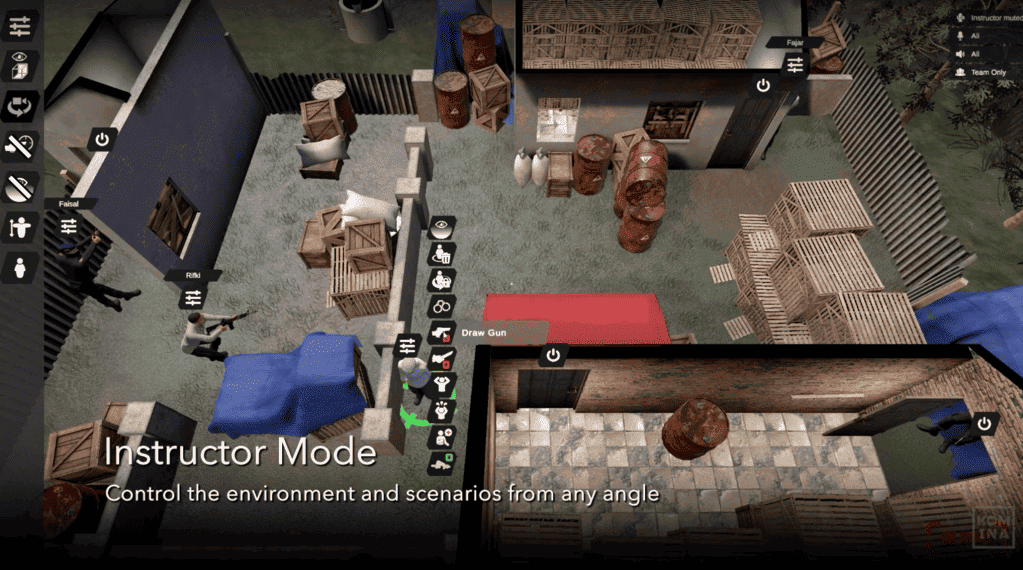Image resolution: width=1023 pixels, height=570 pixels.
Task: Open Faisal's settings sliders
Action: (x=68, y=227)
